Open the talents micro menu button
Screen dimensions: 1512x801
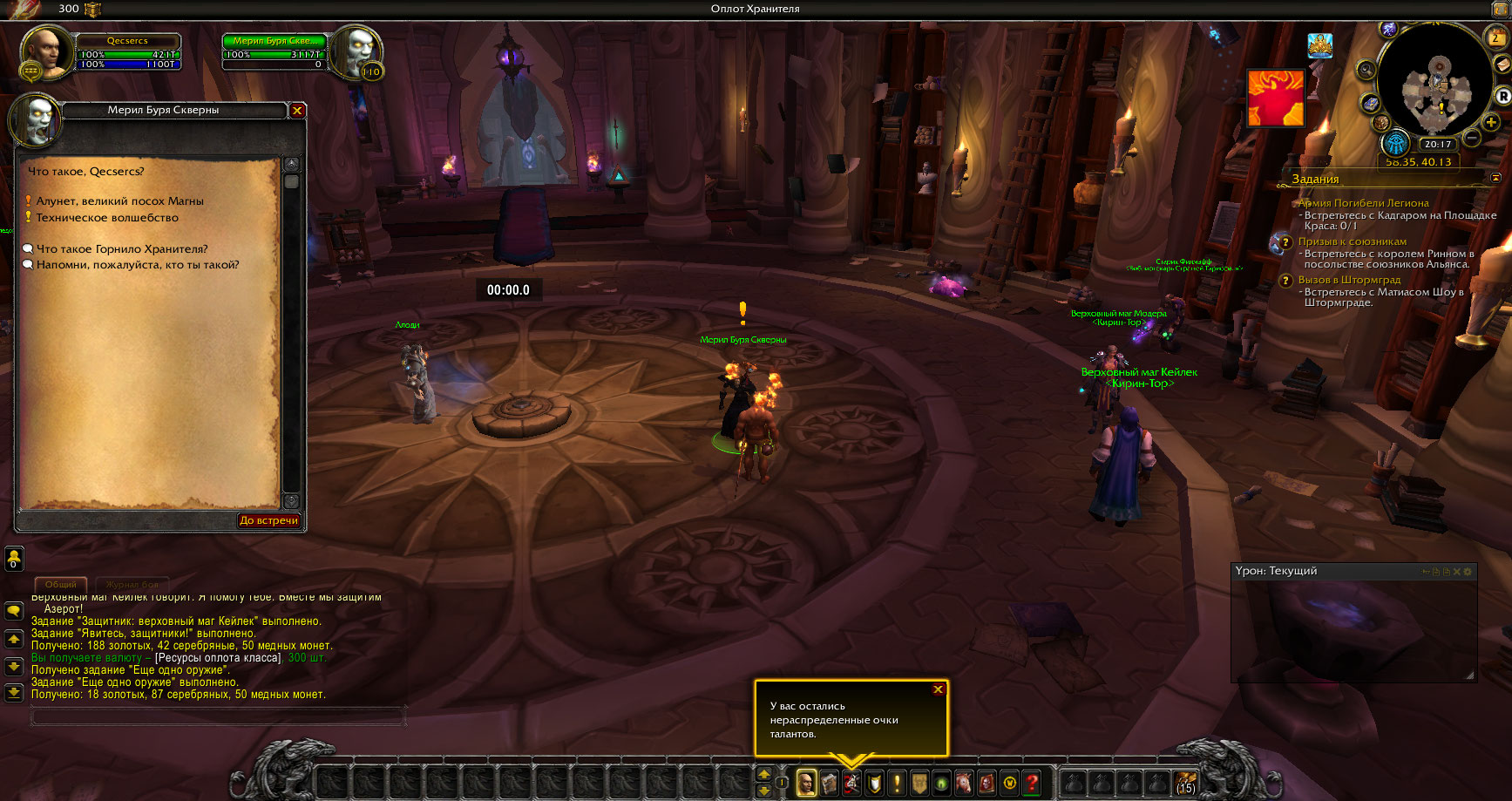[851, 783]
